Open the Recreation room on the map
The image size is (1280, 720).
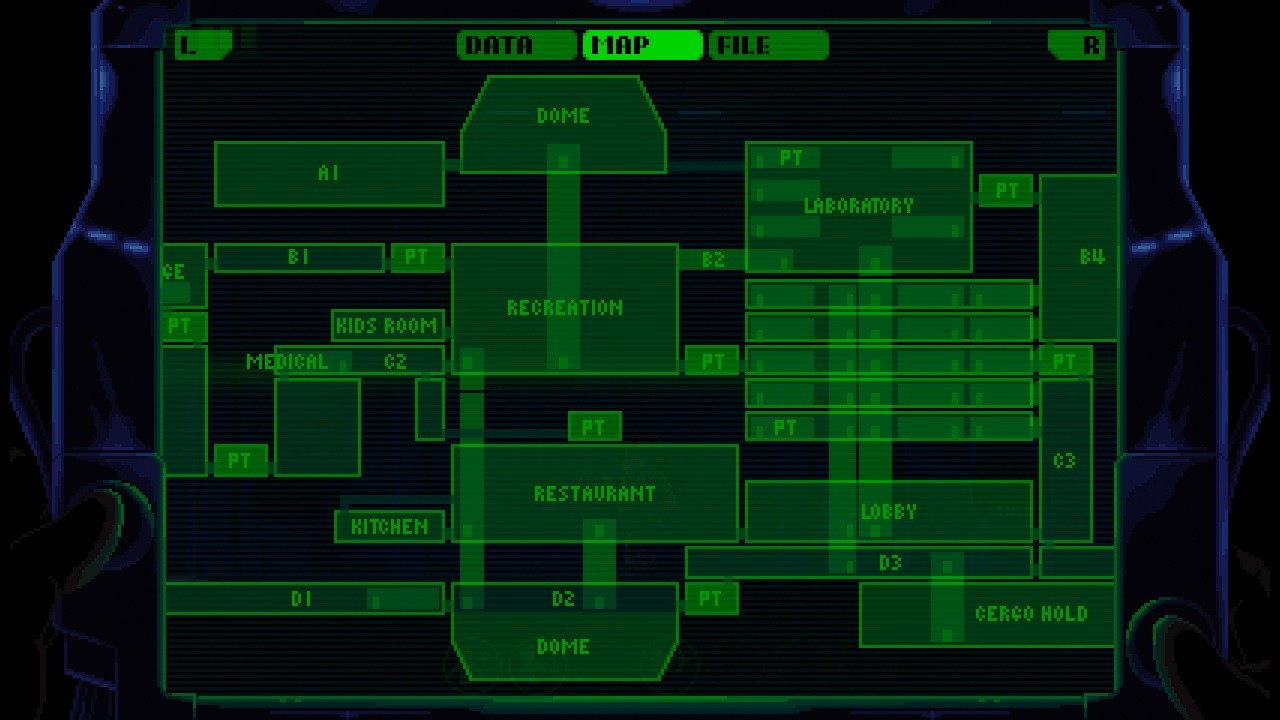click(563, 308)
